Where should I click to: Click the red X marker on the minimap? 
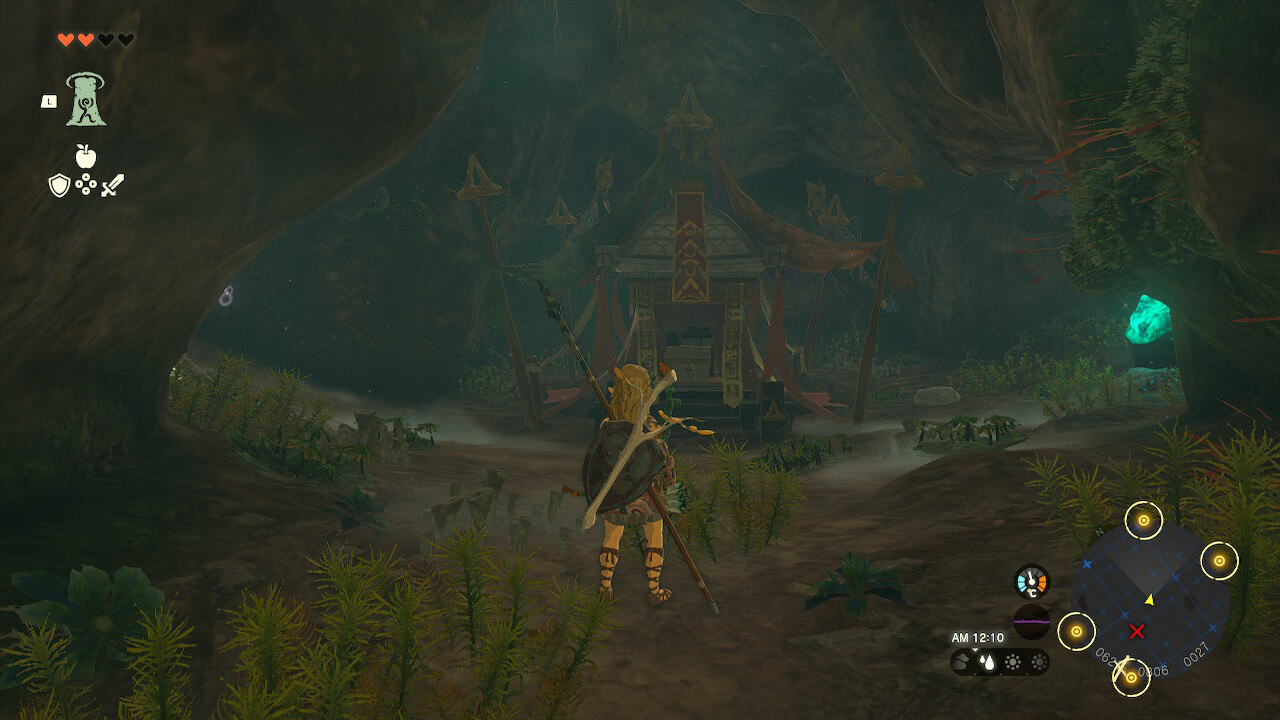1137,631
